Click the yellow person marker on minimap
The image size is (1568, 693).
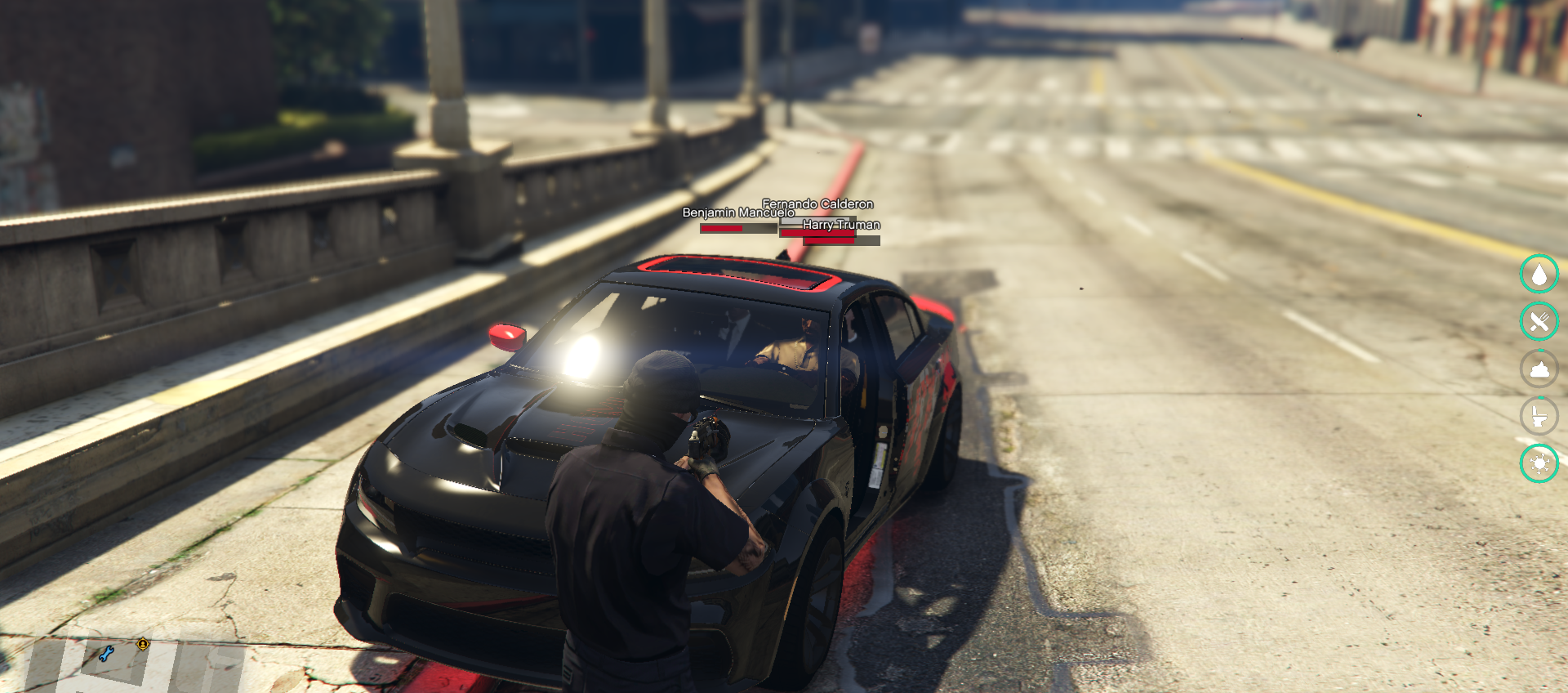pos(143,644)
